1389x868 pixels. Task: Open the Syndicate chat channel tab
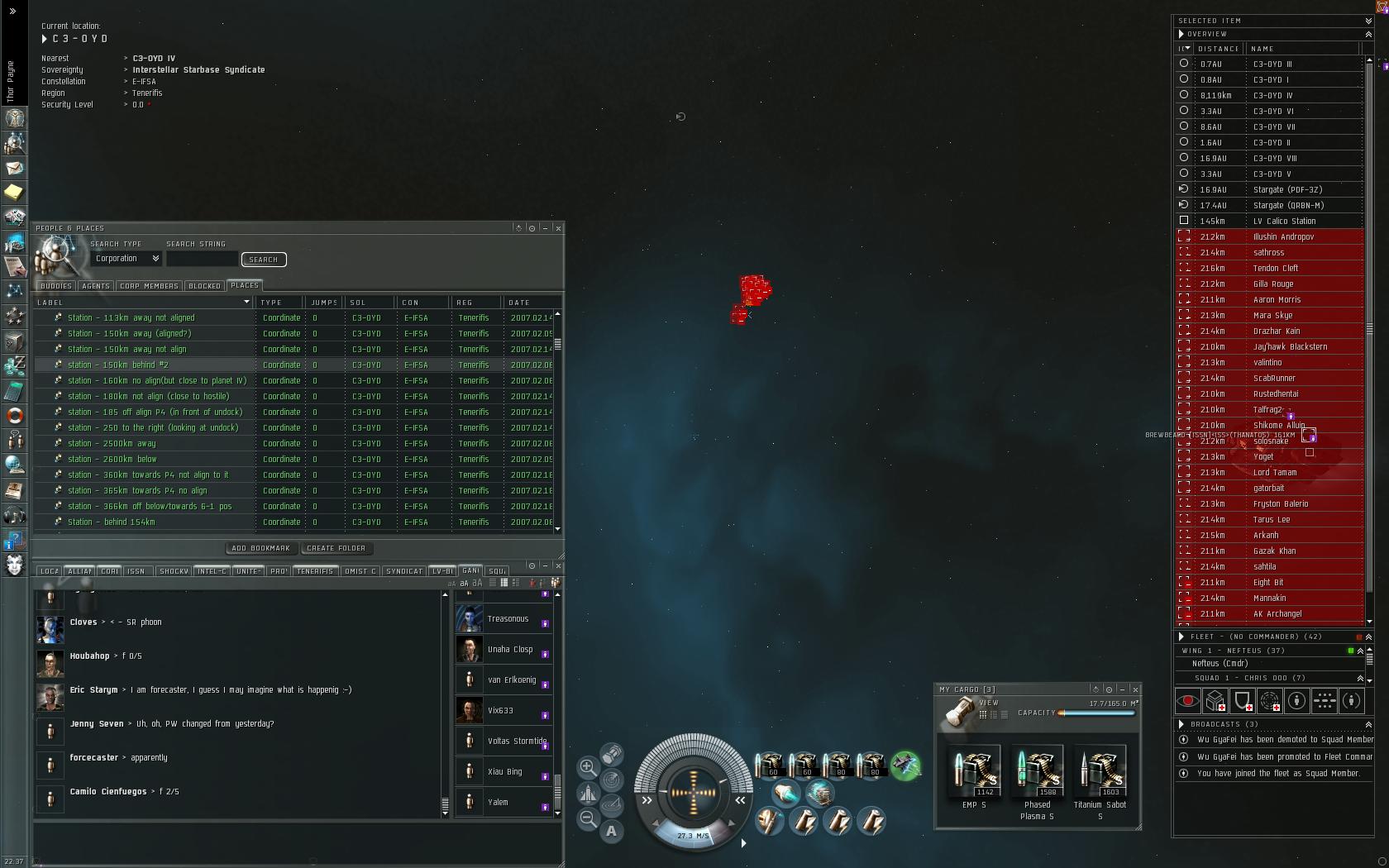[x=404, y=571]
